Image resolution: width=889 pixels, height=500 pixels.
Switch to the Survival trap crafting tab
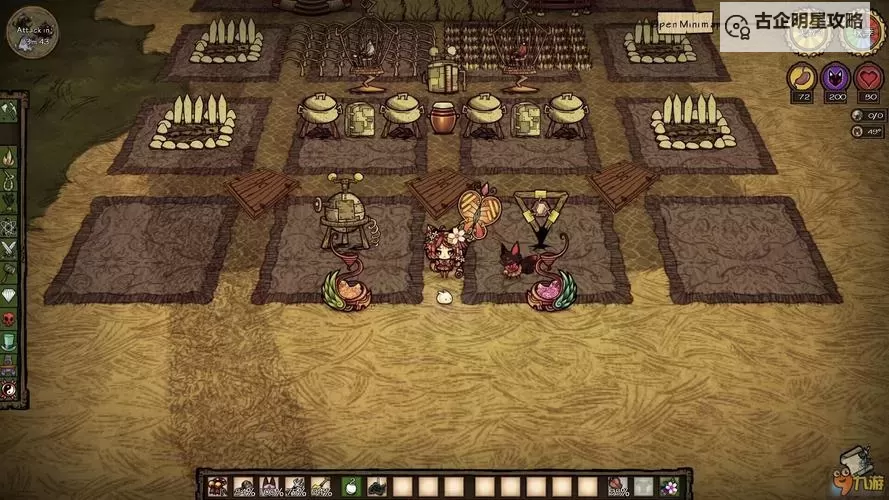[9, 180]
